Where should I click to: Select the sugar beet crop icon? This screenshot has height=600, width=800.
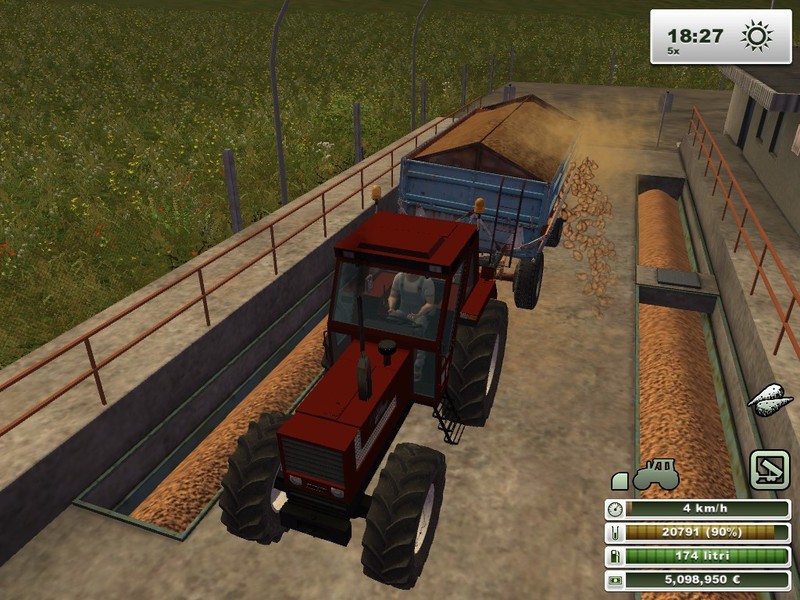769,399
